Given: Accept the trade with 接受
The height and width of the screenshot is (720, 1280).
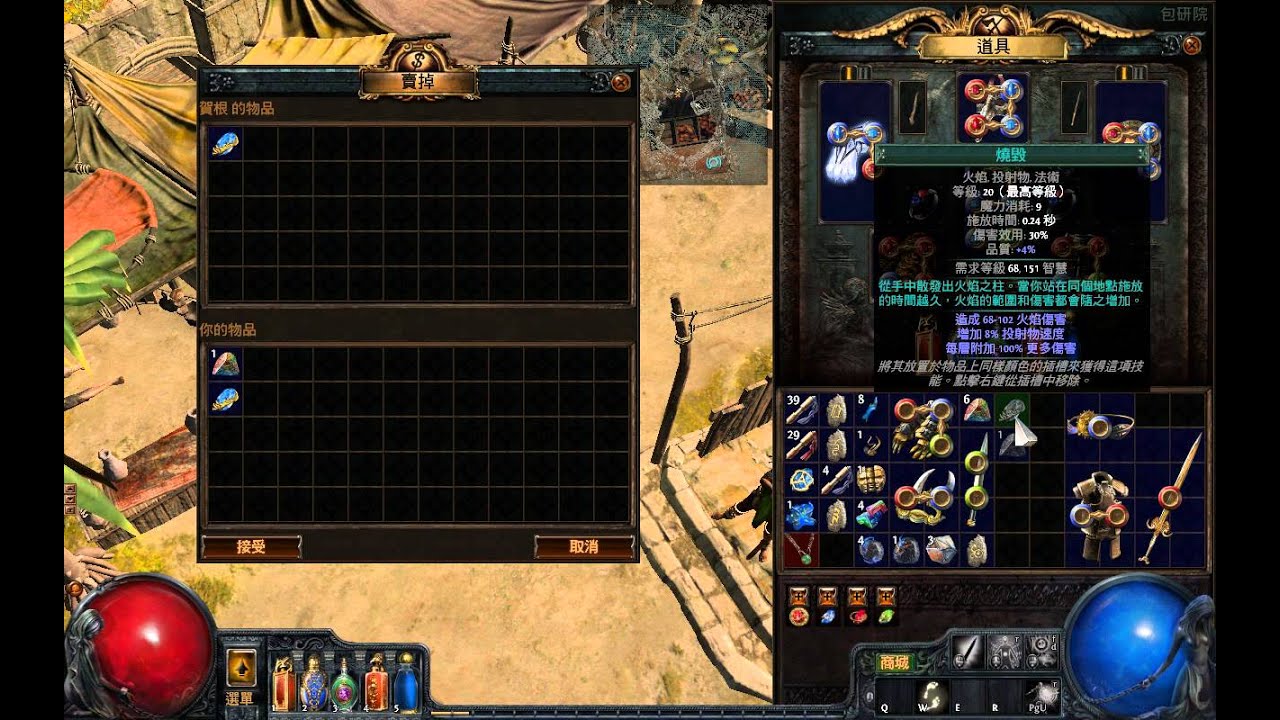Looking at the screenshot, I should click(251, 547).
